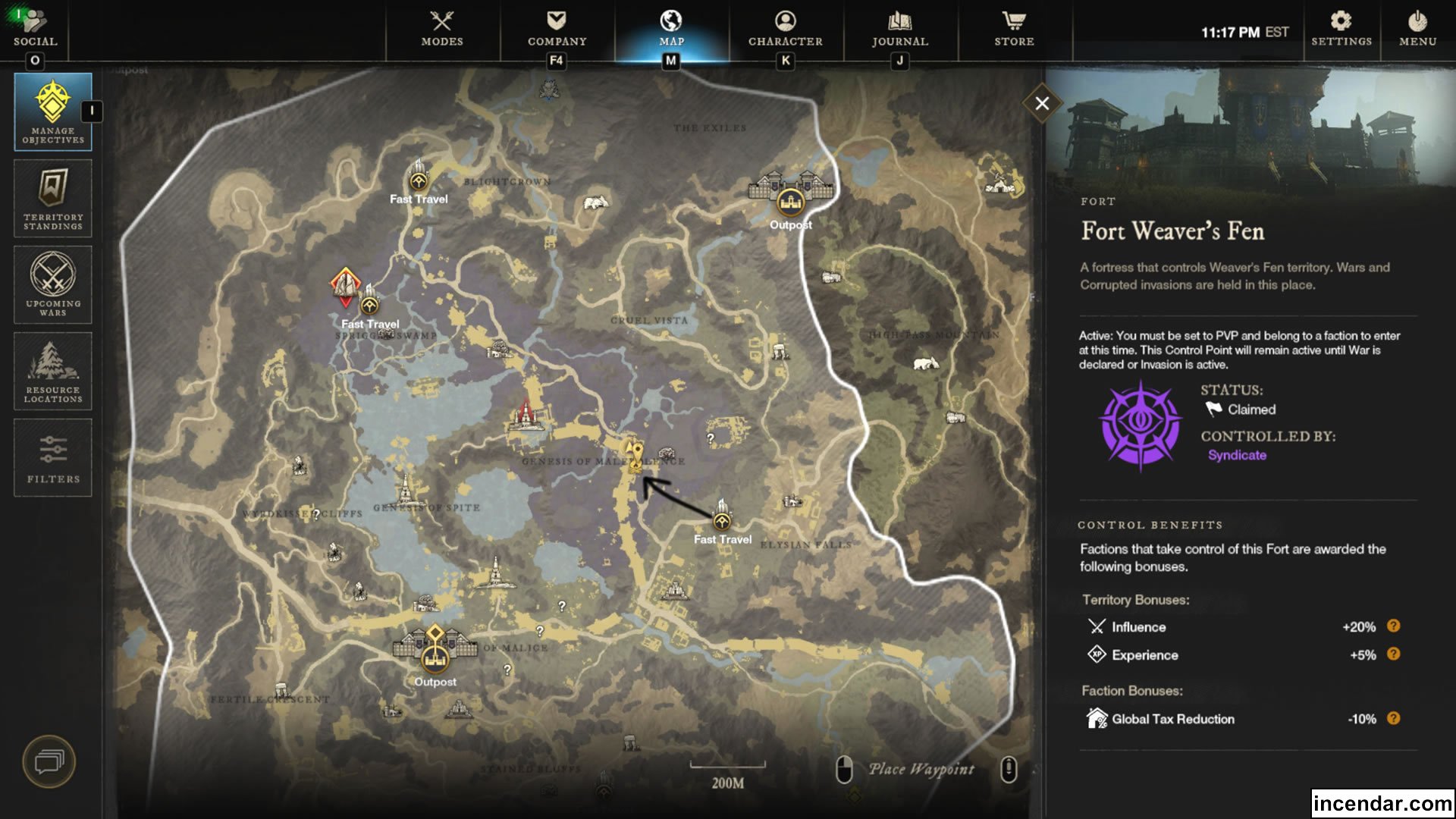The height and width of the screenshot is (819, 1456).
Task: Click the help icon next to Influence bonus
Action: pyautogui.click(x=1392, y=627)
